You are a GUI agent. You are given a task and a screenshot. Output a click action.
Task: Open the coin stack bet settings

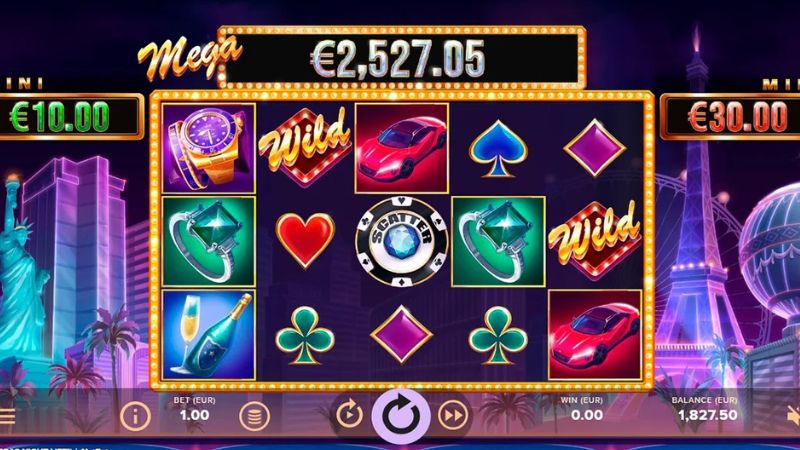click(256, 414)
